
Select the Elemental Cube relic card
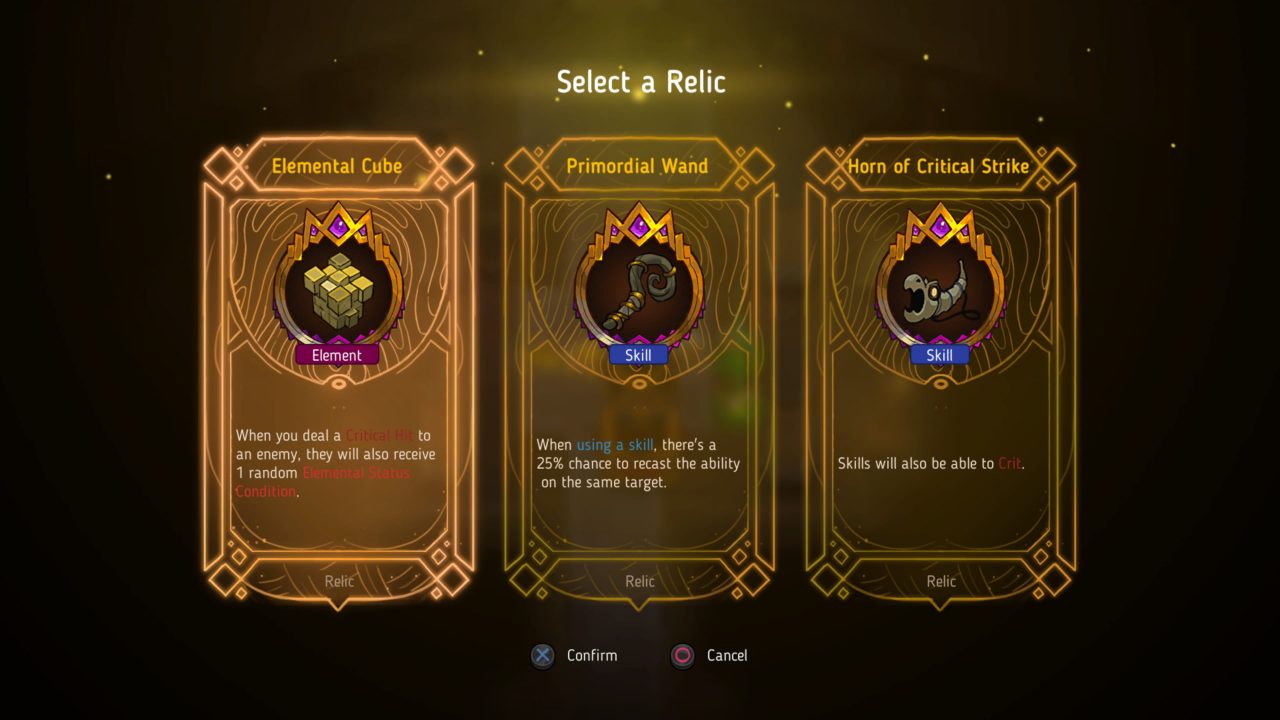(338, 372)
